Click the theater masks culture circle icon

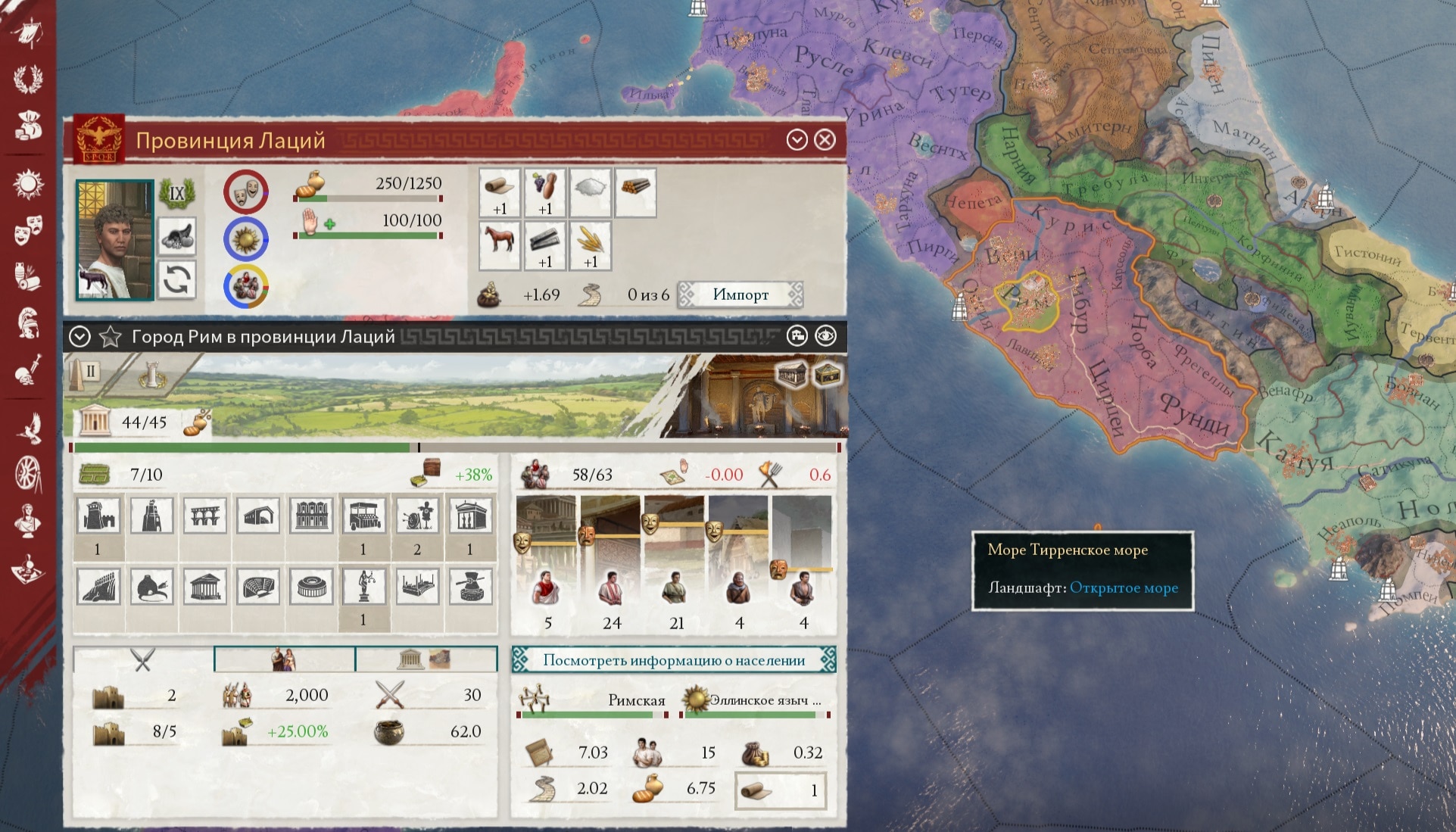click(246, 192)
